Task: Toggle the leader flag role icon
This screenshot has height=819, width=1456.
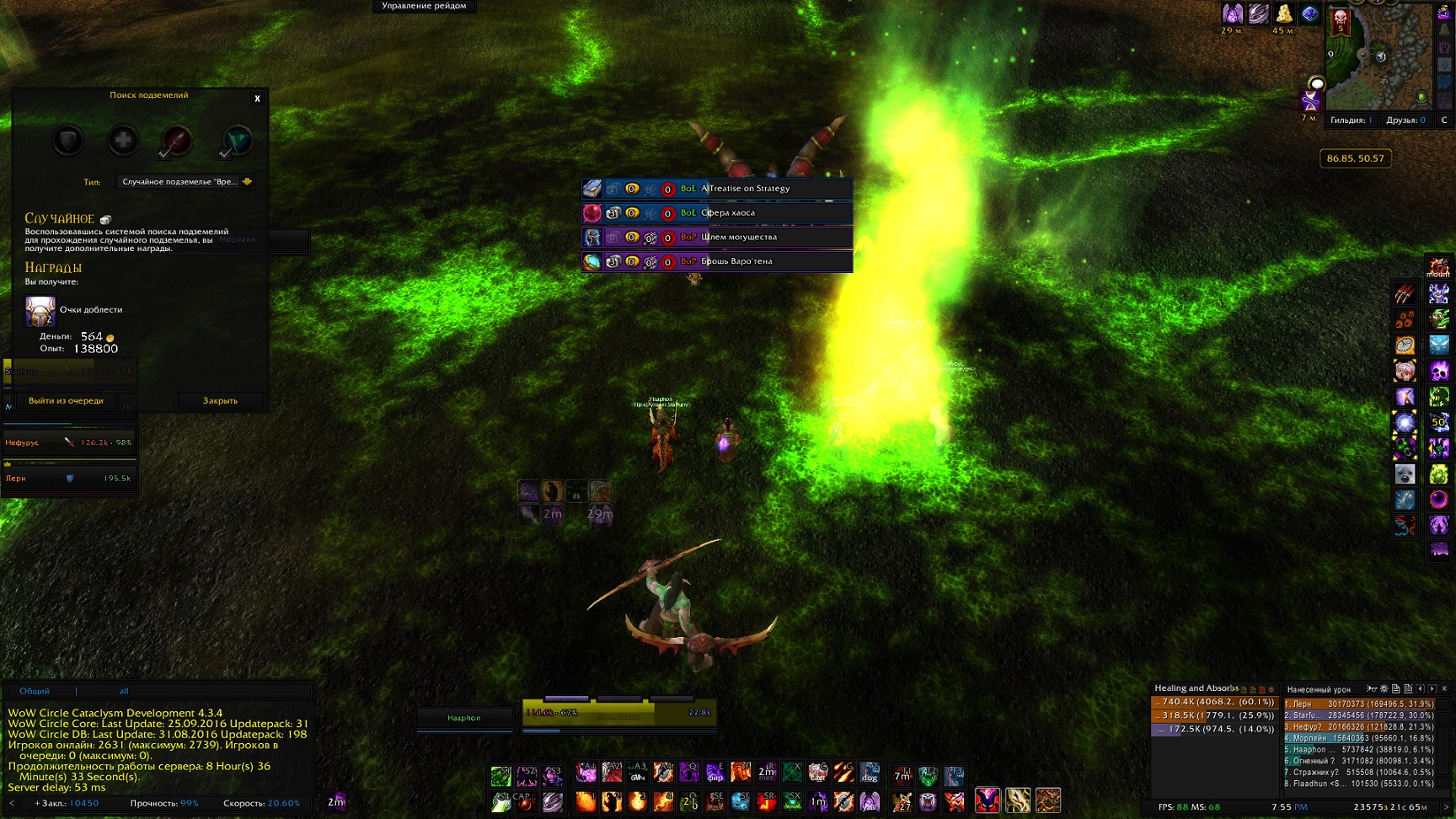Action: tap(237, 141)
